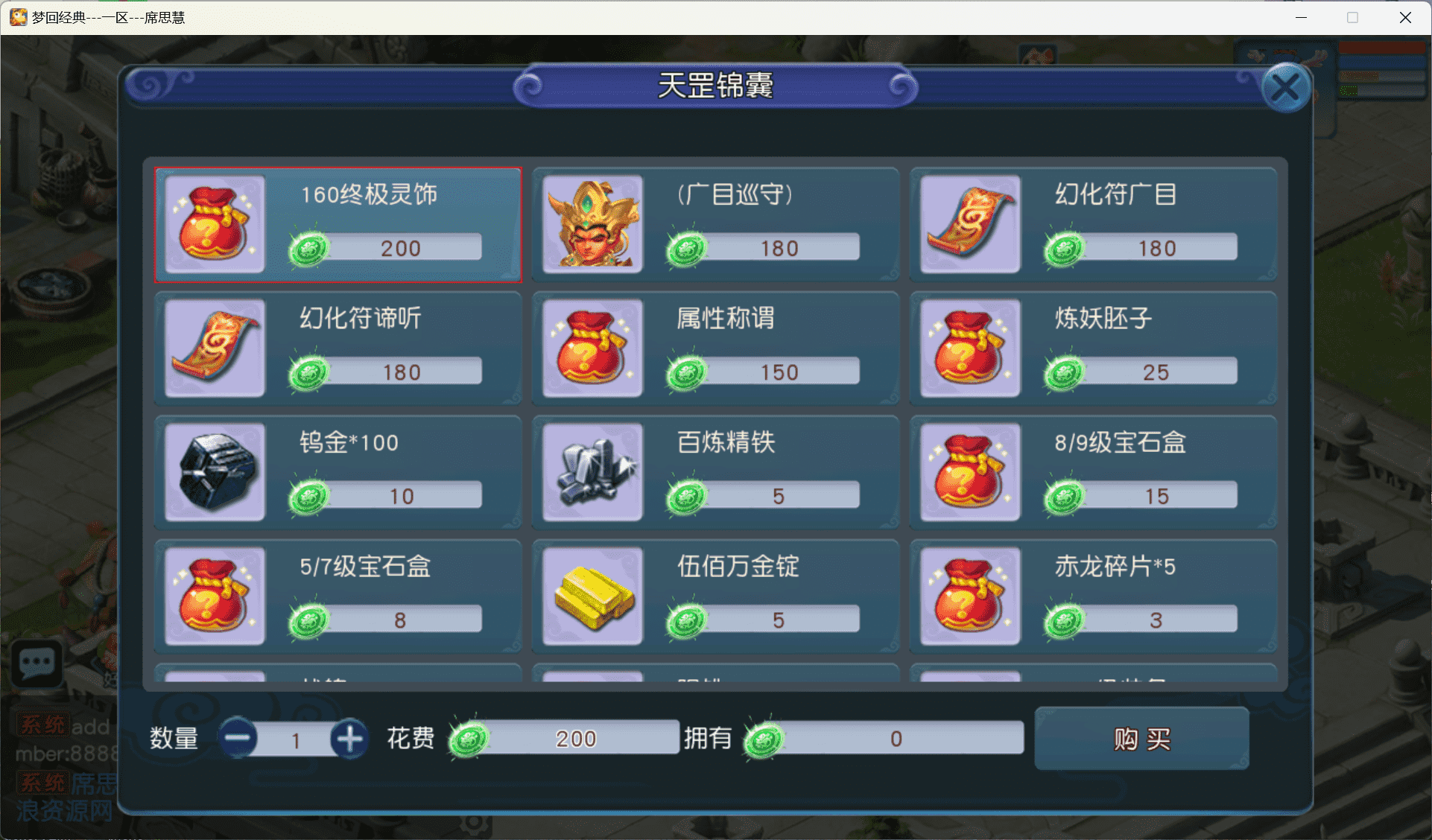Select the 160终极灵饰 red pouch icon
The height and width of the screenshot is (840, 1432).
click(x=212, y=225)
